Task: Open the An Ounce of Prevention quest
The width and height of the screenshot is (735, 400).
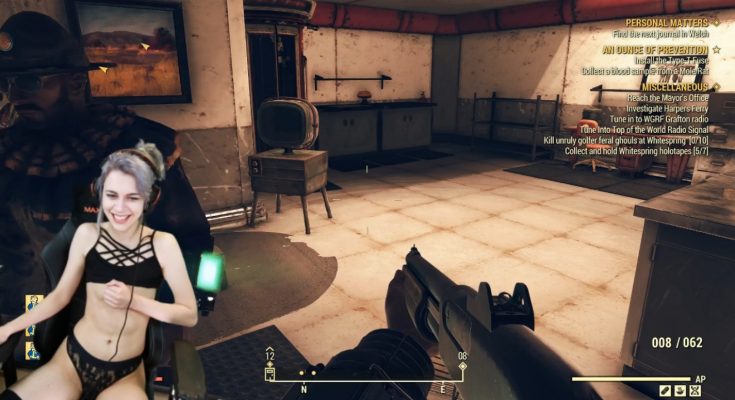Action: click(x=655, y=49)
